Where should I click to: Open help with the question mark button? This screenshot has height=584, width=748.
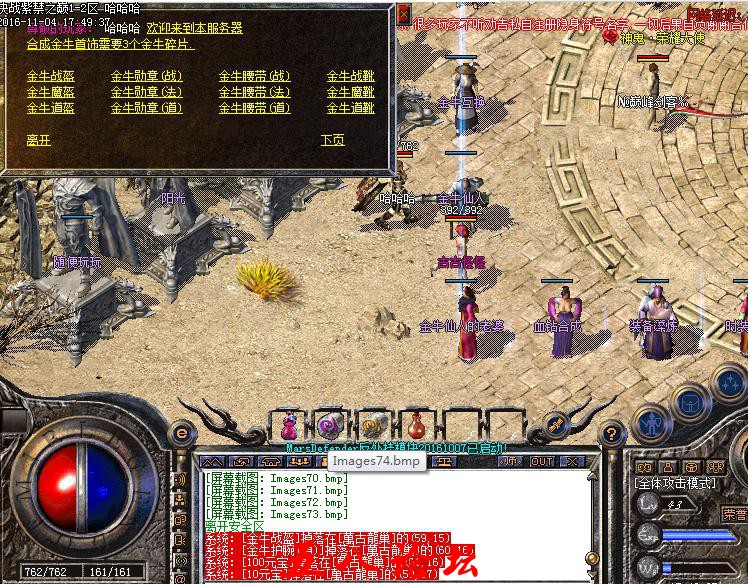click(609, 433)
